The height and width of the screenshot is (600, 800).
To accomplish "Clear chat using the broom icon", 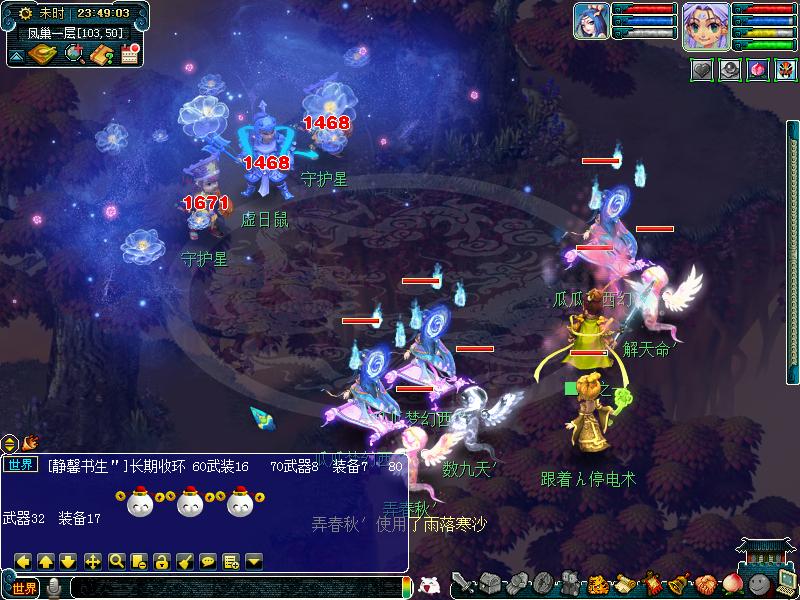I will pyautogui.click(x=185, y=561).
